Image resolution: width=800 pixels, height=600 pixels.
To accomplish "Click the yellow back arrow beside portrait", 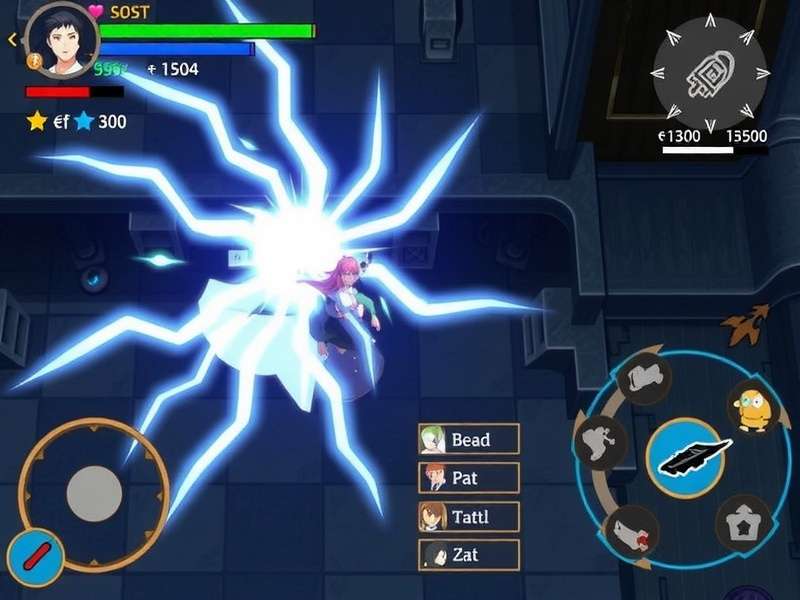I will pyautogui.click(x=12, y=40).
